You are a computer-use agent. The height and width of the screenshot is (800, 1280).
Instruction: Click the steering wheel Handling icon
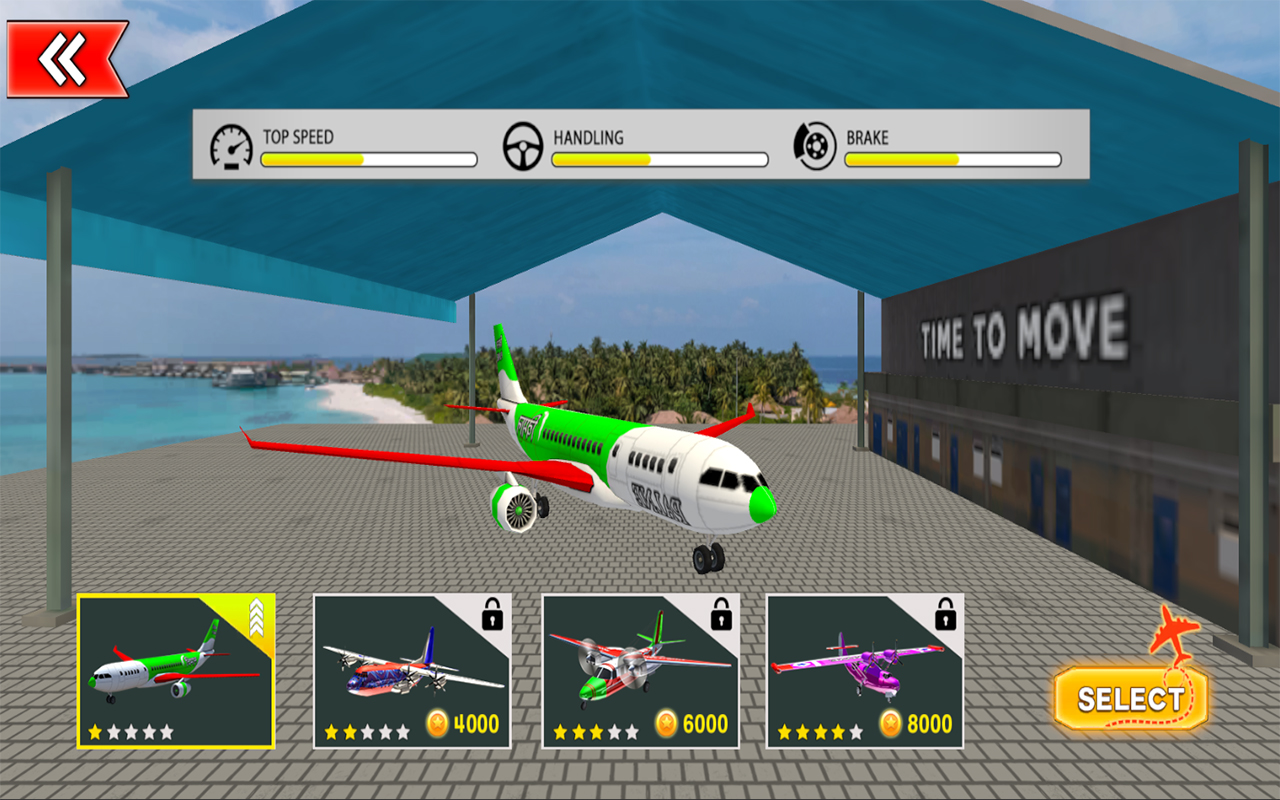tap(521, 145)
